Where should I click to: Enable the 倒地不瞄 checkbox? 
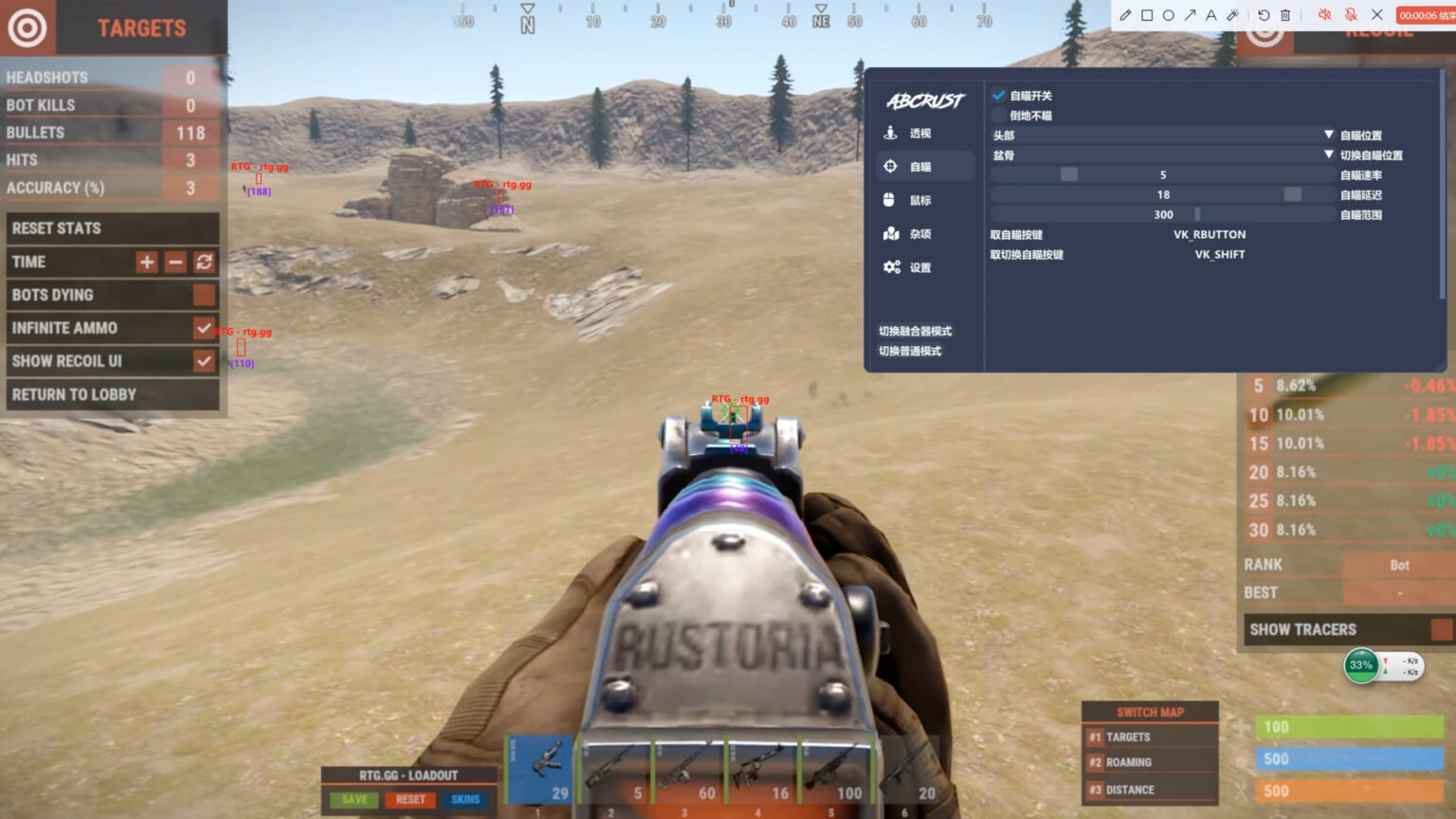point(998,115)
